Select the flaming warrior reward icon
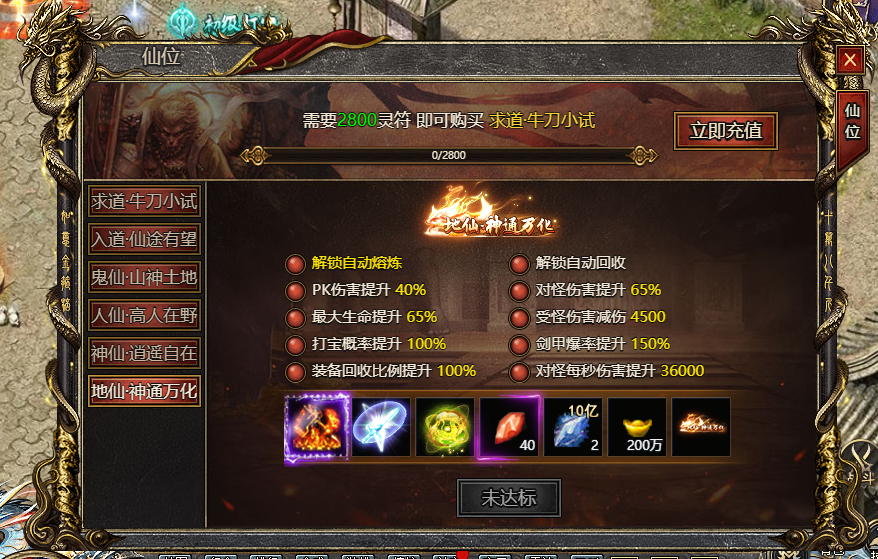The height and width of the screenshot is (559, 878). point(317,427)
